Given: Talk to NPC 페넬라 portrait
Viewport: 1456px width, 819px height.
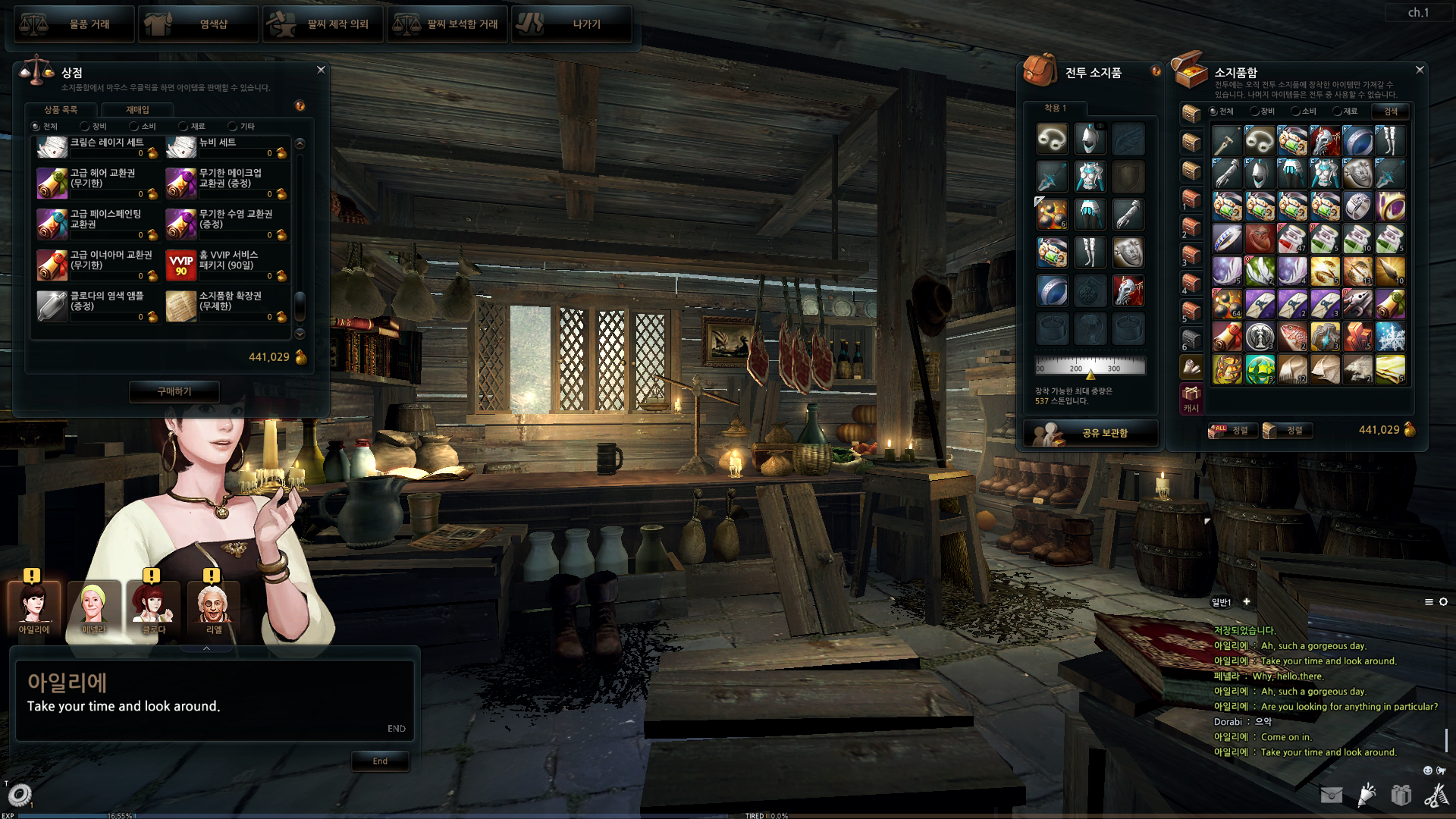Looking at the screenshot, I should 93,608.
